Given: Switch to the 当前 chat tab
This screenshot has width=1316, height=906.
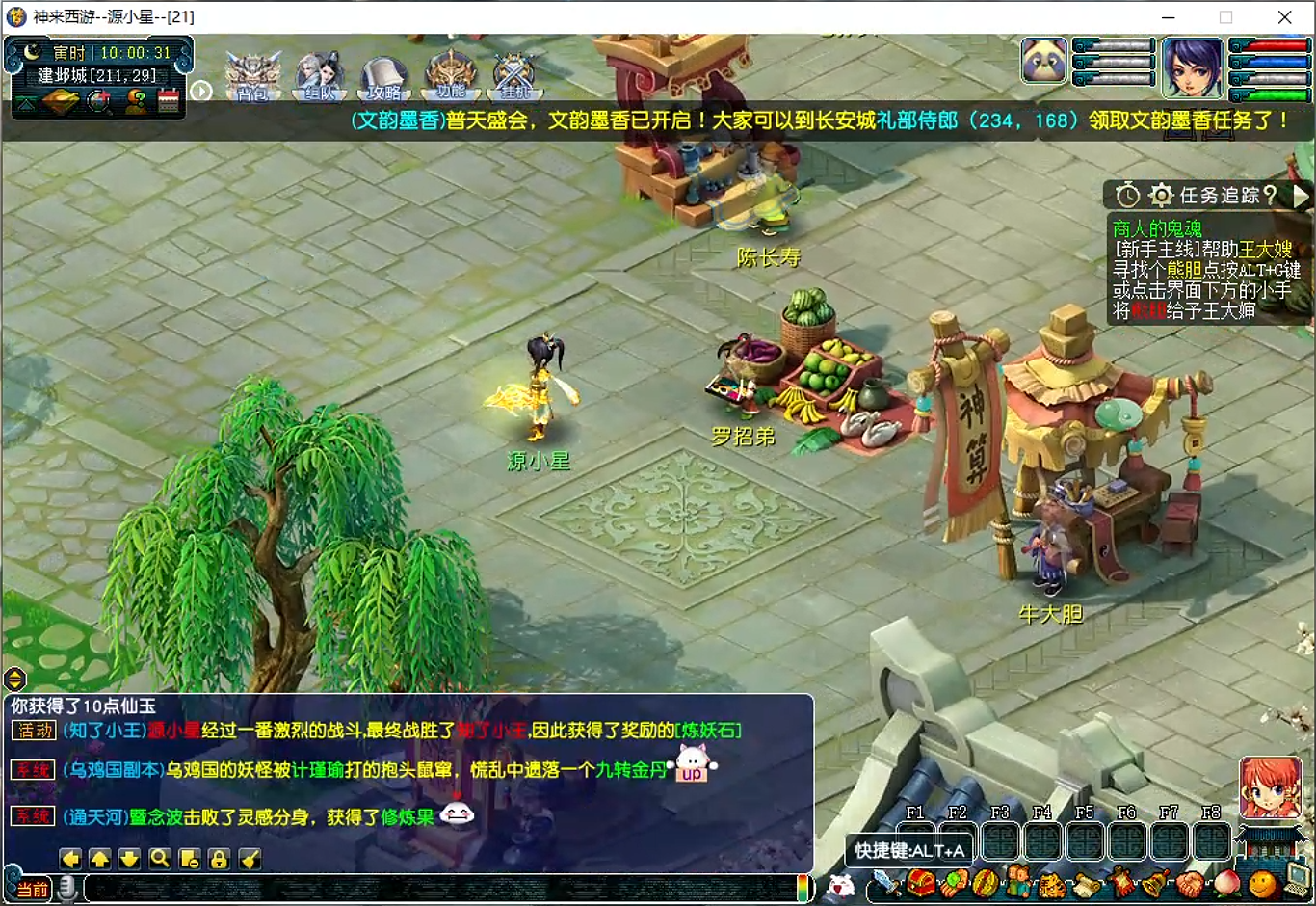Looking at the screenshot, I should (31, 889).
